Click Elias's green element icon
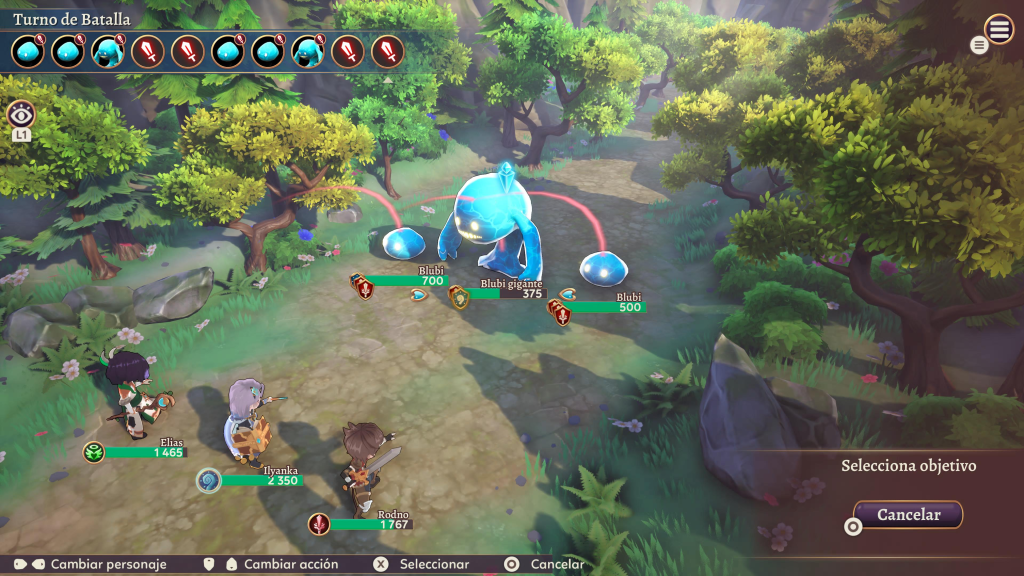 pos(94,452)
